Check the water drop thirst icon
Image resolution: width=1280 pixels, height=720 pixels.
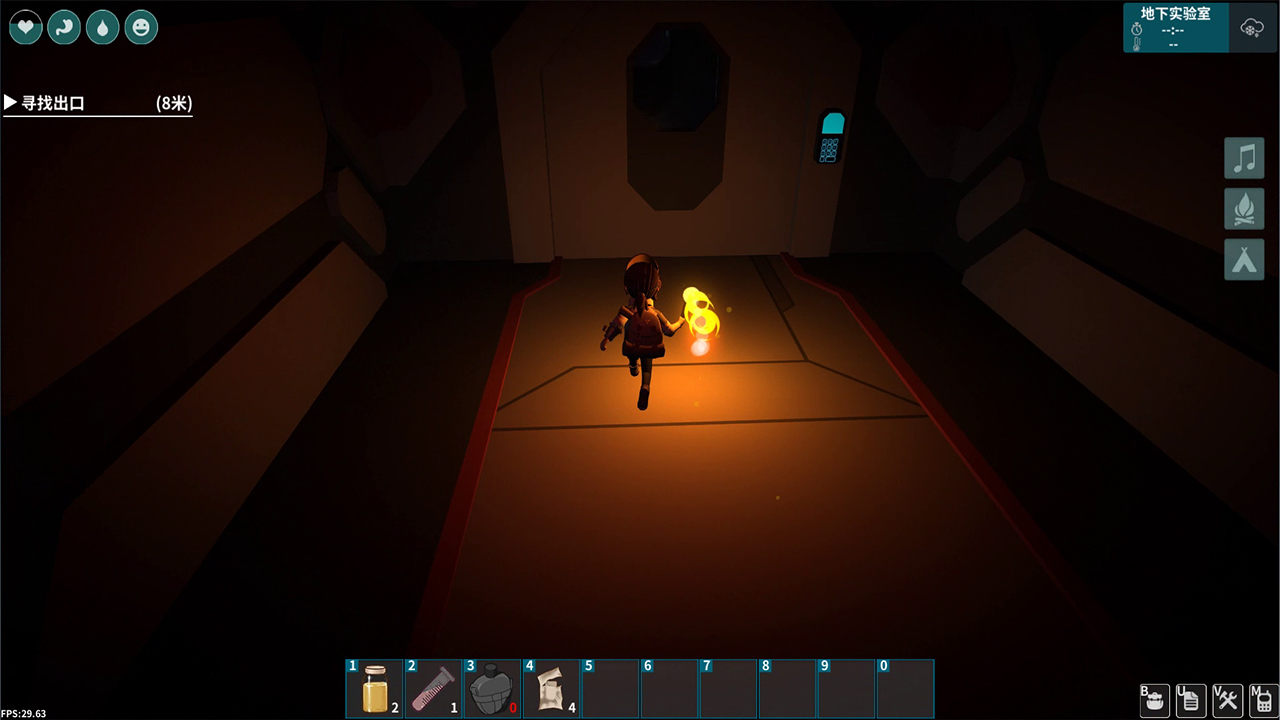click(x=103, y=28)
